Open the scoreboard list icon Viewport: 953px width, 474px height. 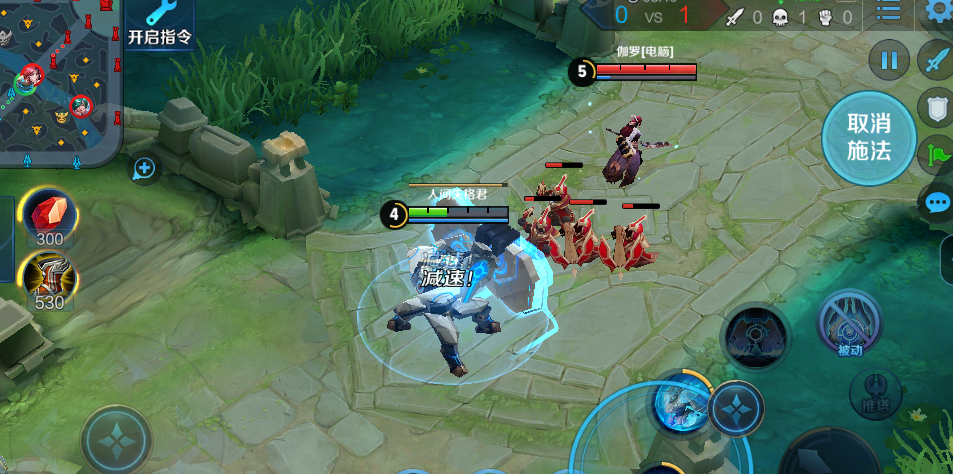point(888,12)
